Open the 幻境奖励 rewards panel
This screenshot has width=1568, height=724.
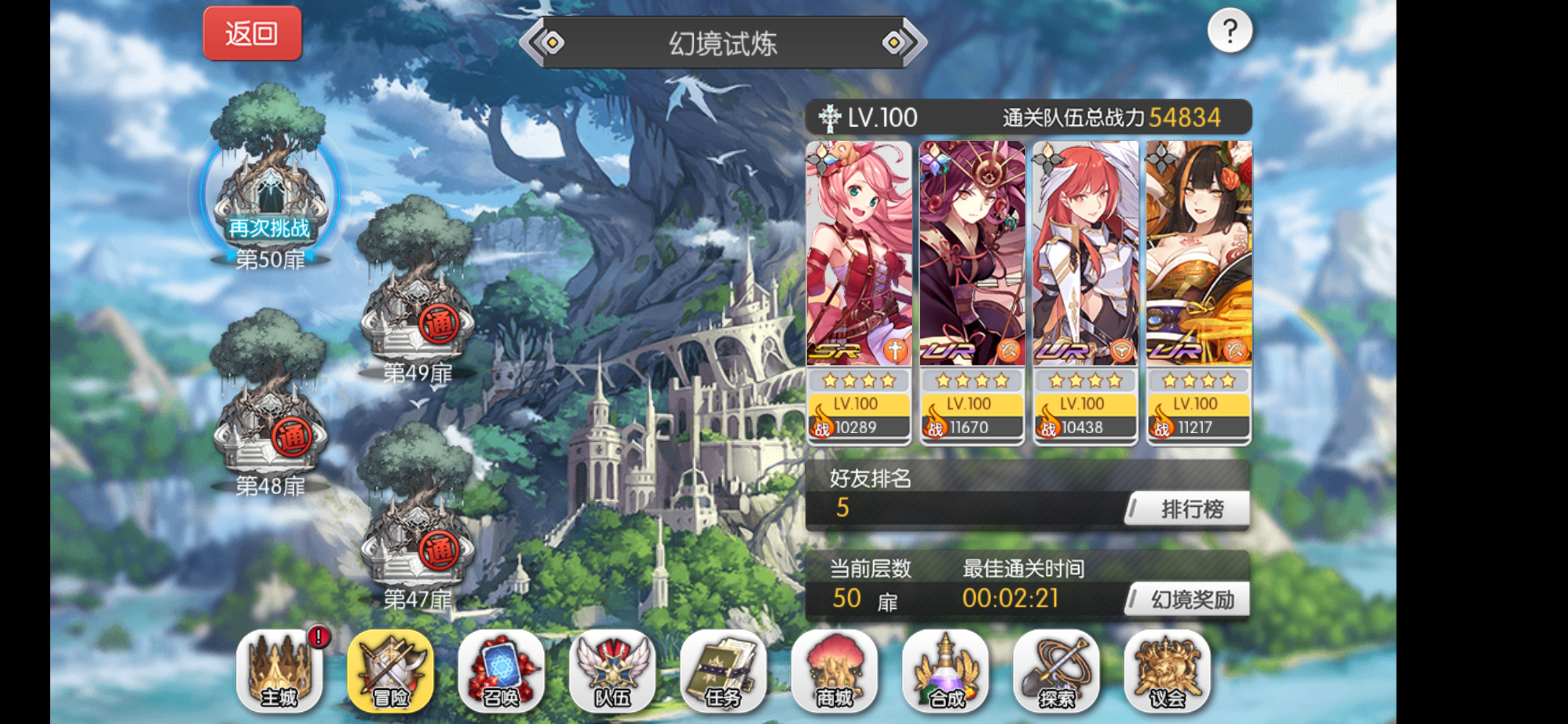click(x=1186, y=599)
